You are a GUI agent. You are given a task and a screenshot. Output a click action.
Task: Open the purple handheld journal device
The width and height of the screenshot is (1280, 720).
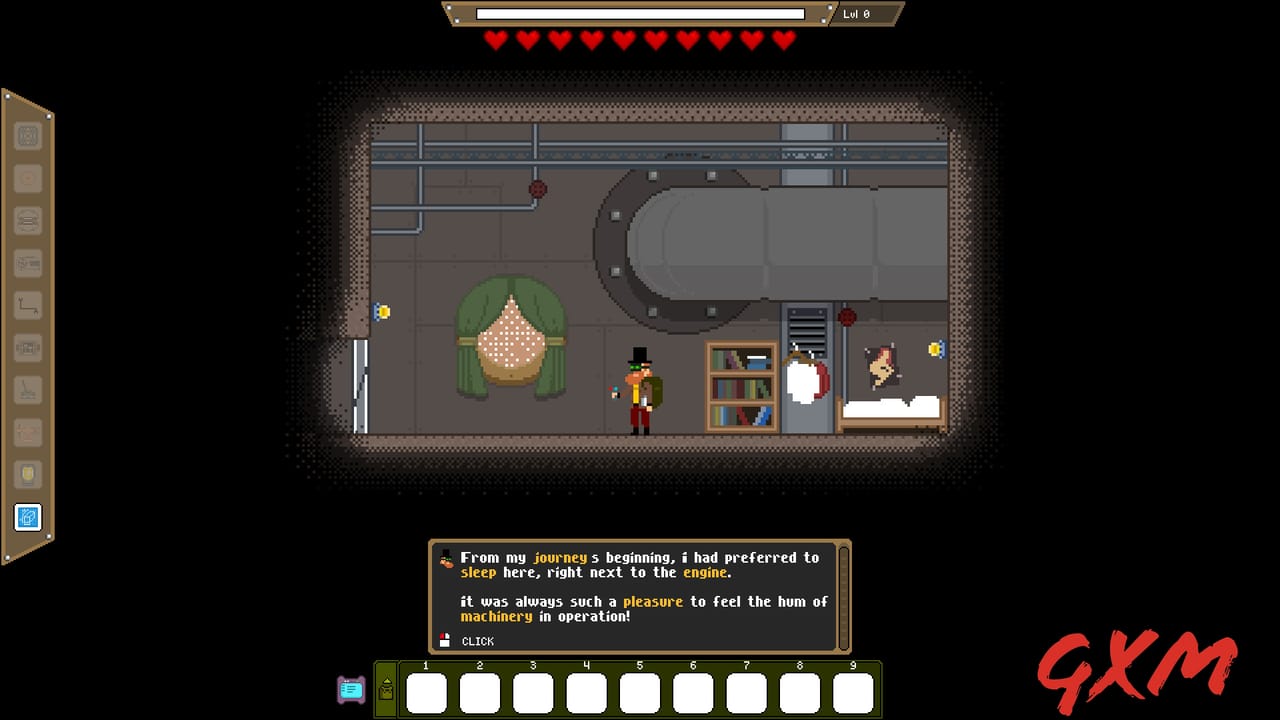coord(350,690)
